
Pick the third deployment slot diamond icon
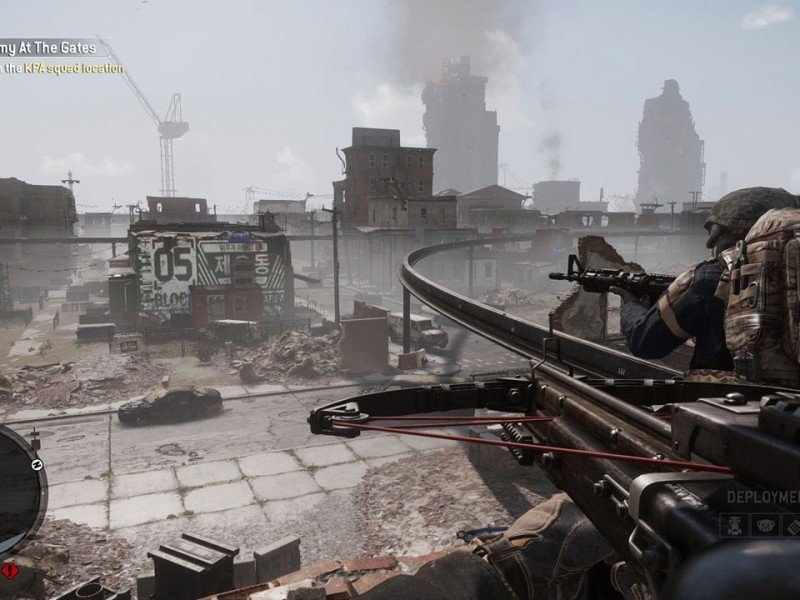tap(792, 525)
